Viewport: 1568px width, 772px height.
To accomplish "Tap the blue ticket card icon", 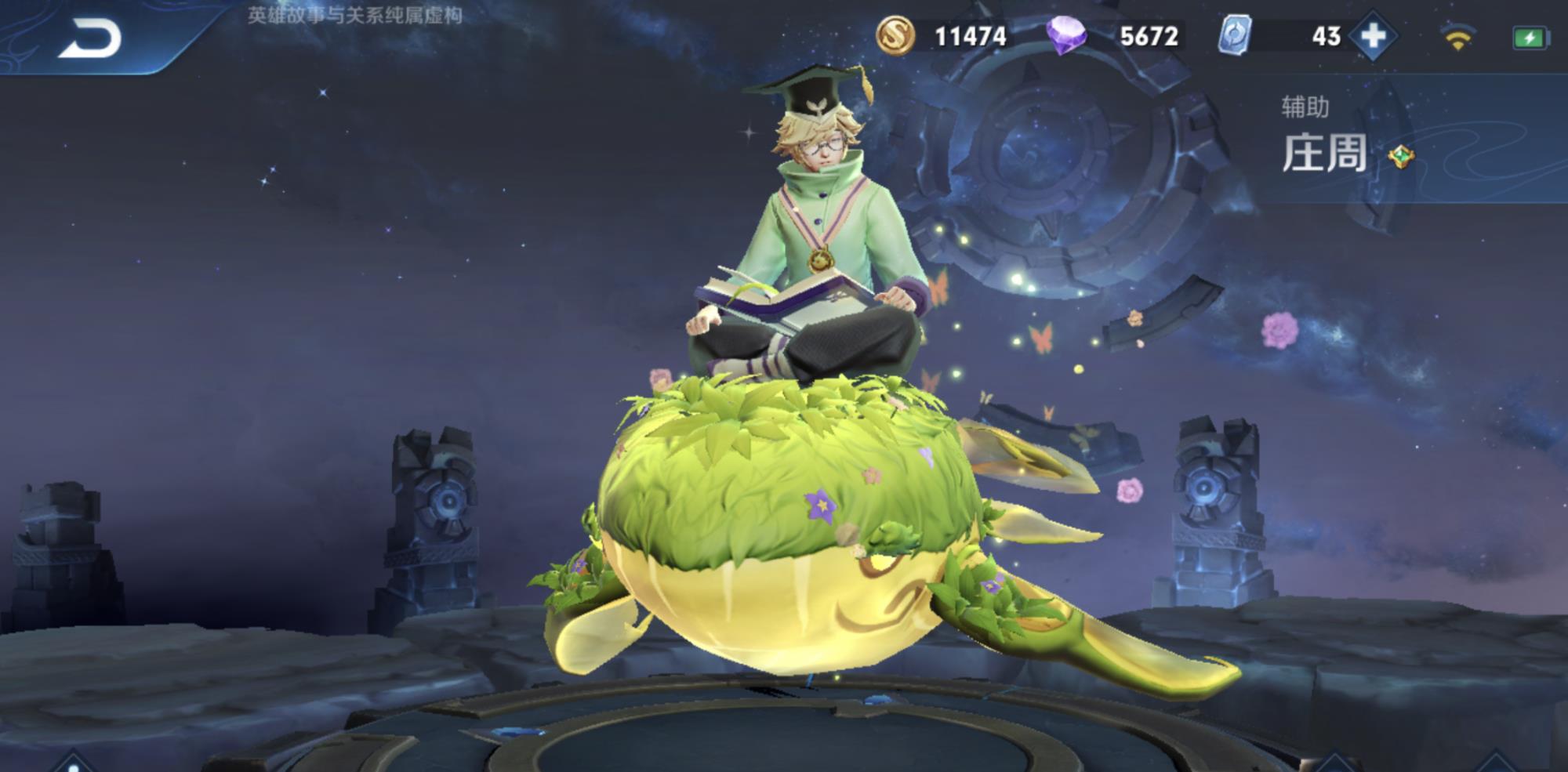I will tap(1234, 36).
